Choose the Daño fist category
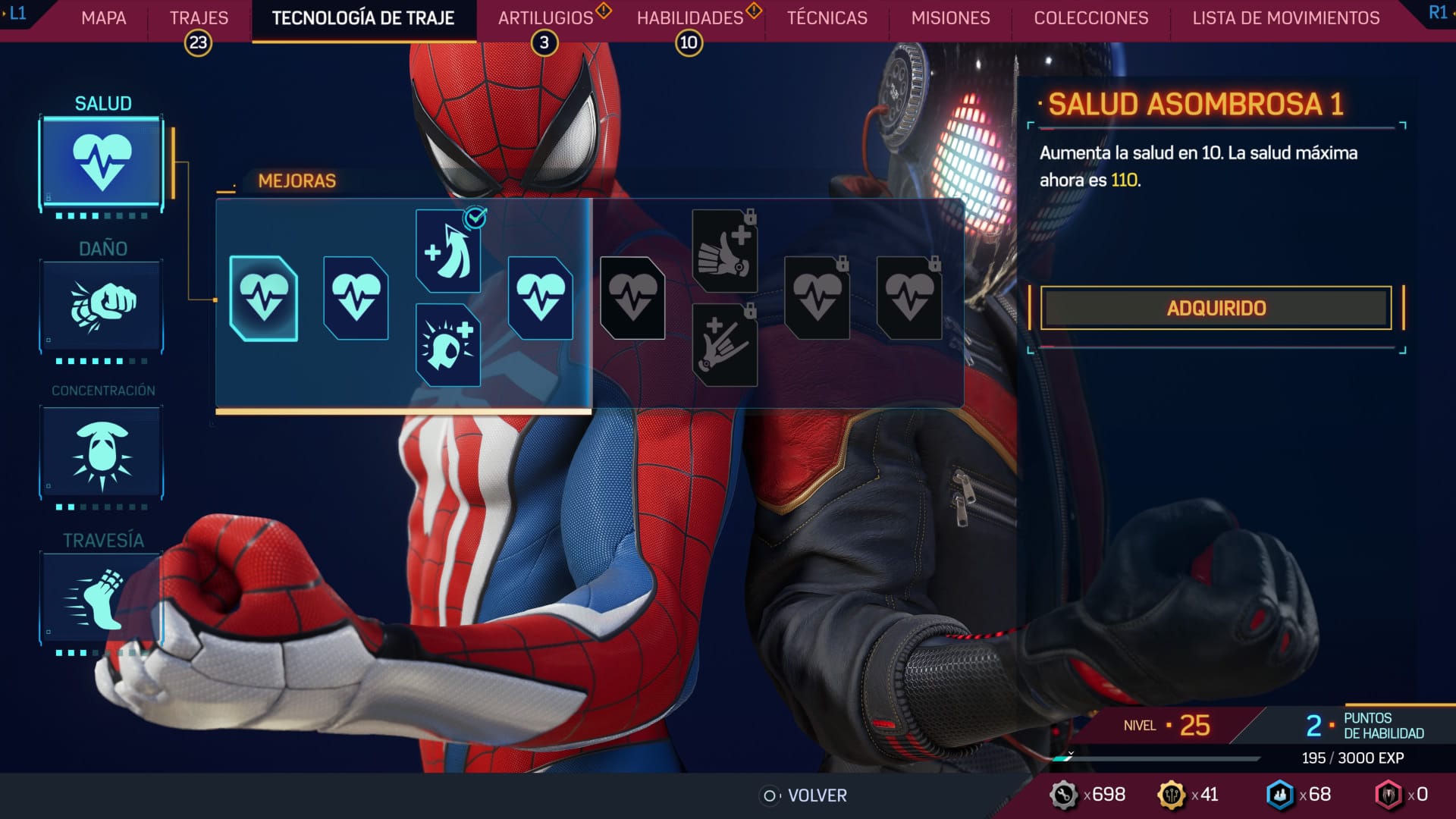The width and height of the screenshot is (1456, 819). click(102, 307)
